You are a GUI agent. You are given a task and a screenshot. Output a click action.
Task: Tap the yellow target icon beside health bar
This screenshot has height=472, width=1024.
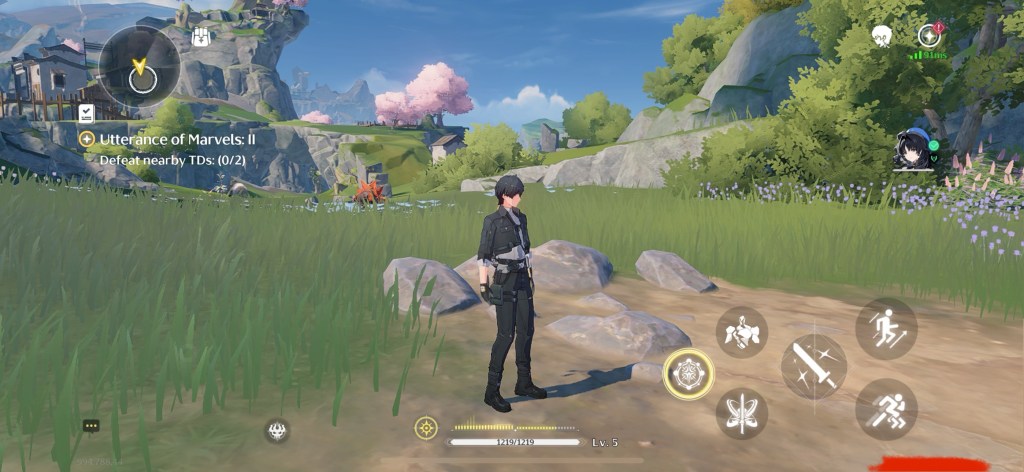click(x=426, y=428)
